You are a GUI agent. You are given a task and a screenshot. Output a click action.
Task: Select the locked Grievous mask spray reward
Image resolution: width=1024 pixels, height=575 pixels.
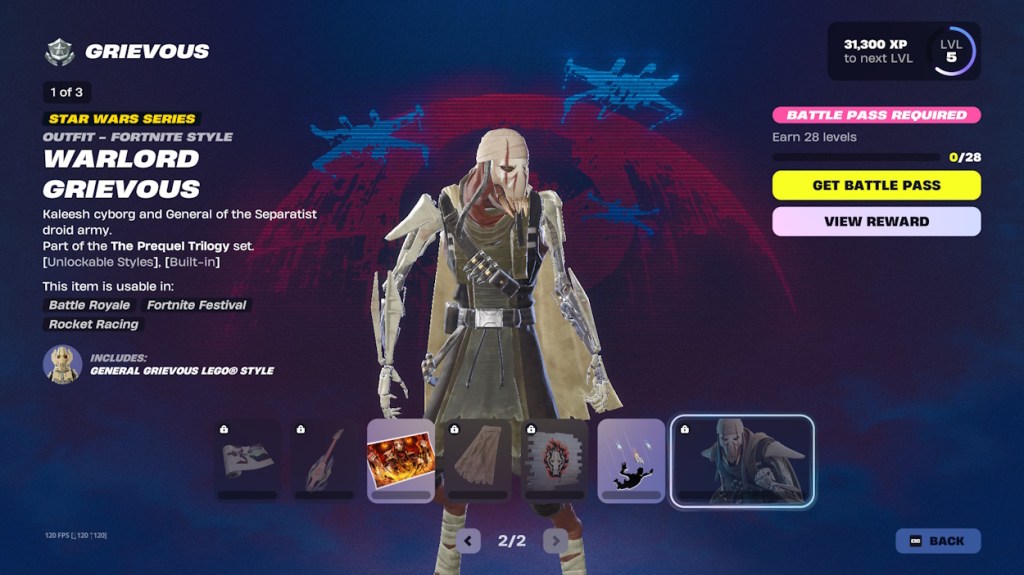[x=554, y=460]
